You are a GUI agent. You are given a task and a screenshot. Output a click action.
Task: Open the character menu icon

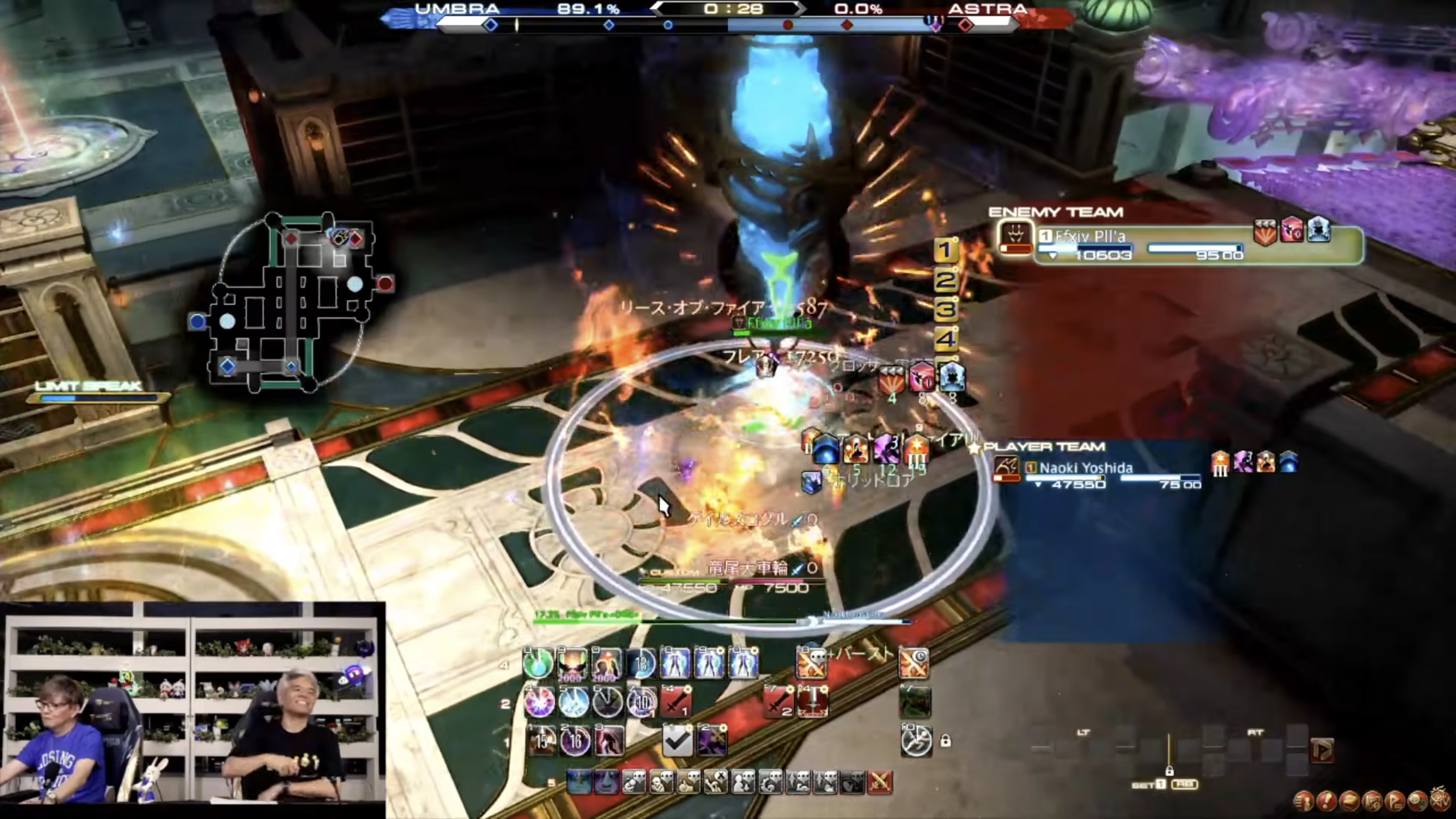tap(1304, 801)
